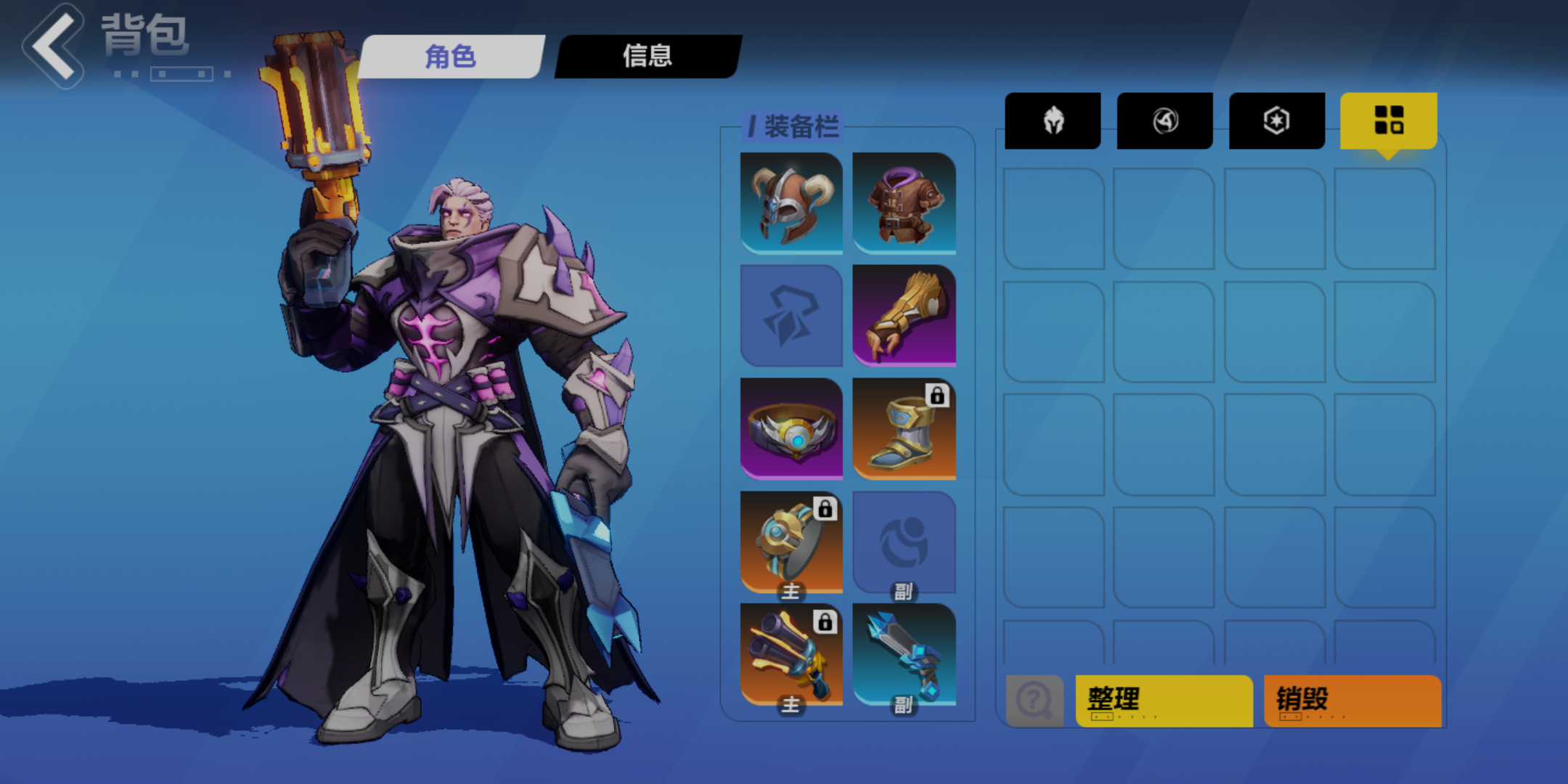Select the horned helmet equipment slot
1568x784 pixels.
click(x=791, y=203)
